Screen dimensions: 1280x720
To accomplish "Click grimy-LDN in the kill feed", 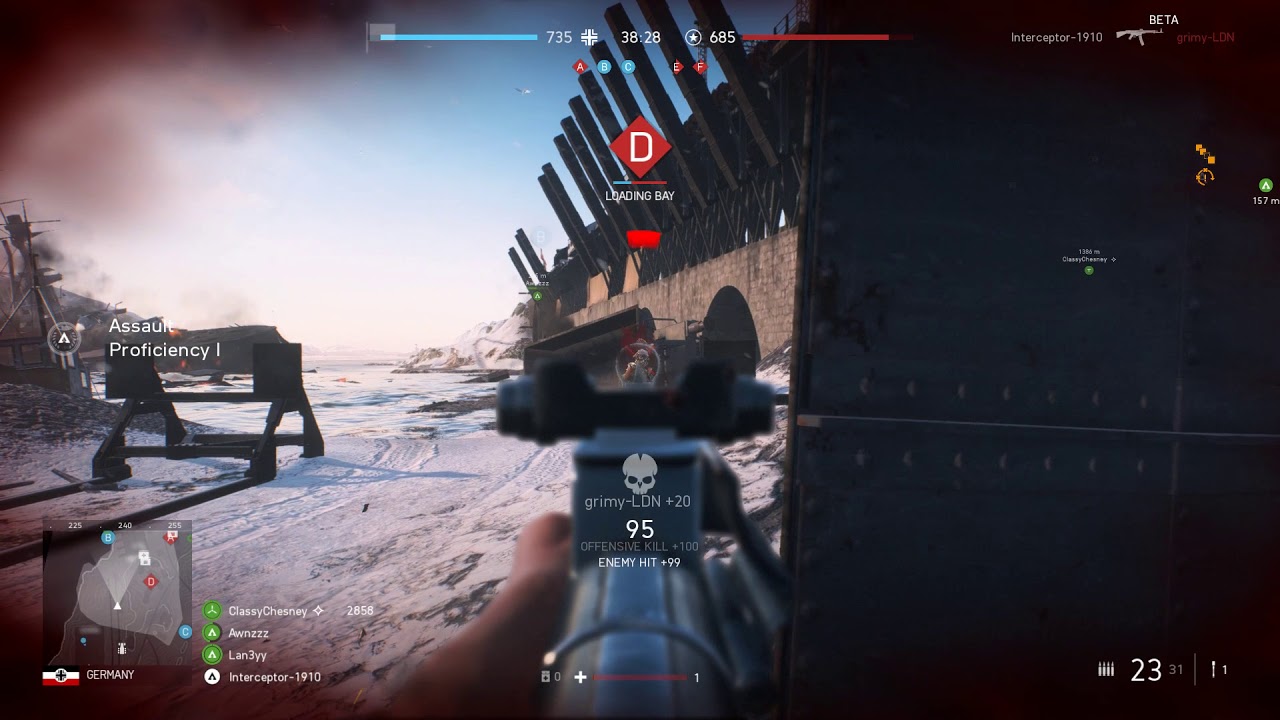I will tap(1205, 37).
